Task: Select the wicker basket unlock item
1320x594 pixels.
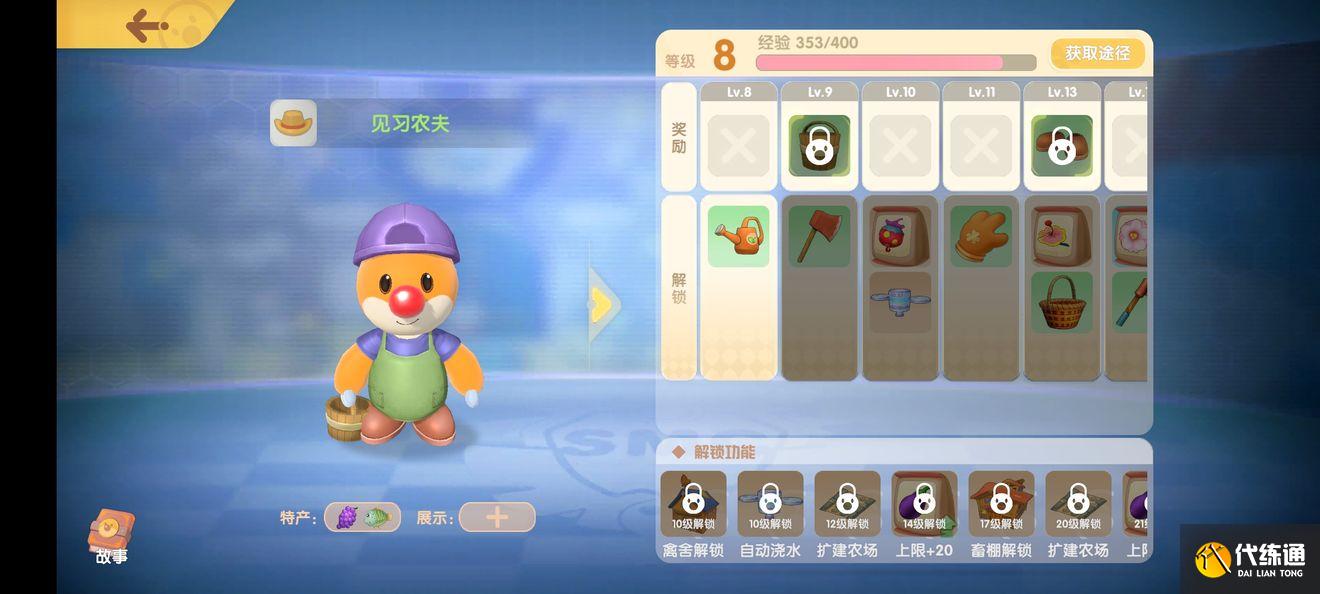Action: click(x=1061, y=302)
